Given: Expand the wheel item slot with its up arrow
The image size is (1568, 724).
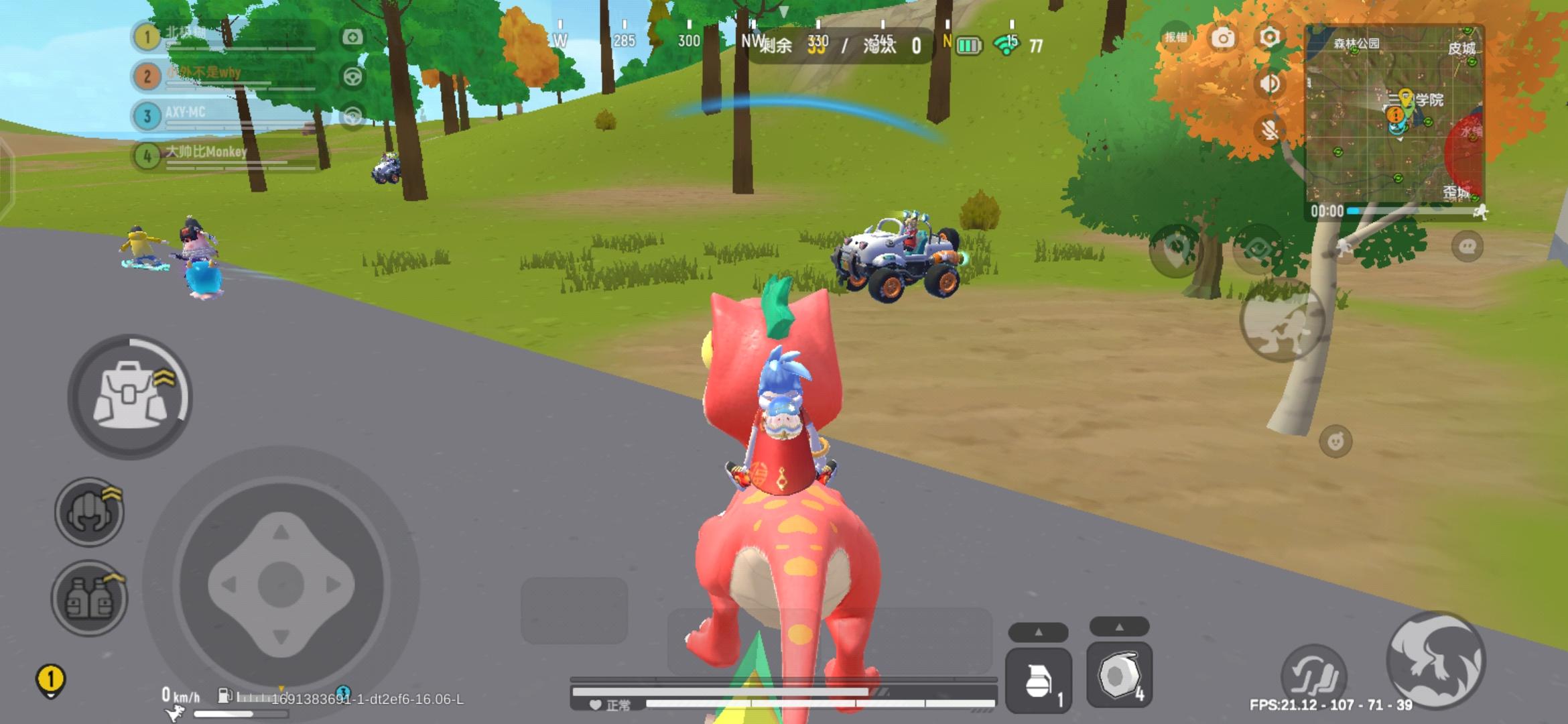Looking at the screenshot, I should pyautogui.click(x=1119, y=629).
